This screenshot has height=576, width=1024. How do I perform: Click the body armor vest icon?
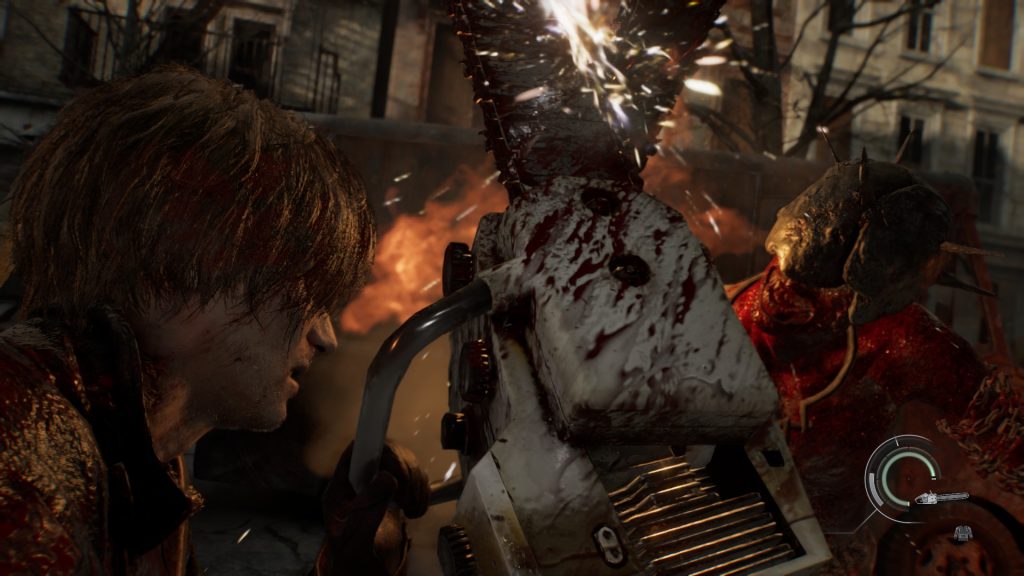963,534
